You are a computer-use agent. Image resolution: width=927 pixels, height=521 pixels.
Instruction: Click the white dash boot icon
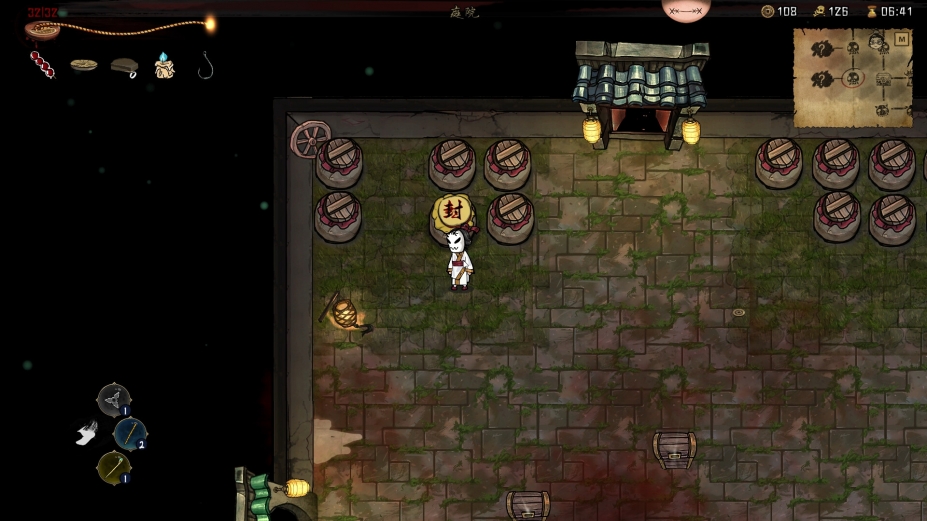[87, 432]
